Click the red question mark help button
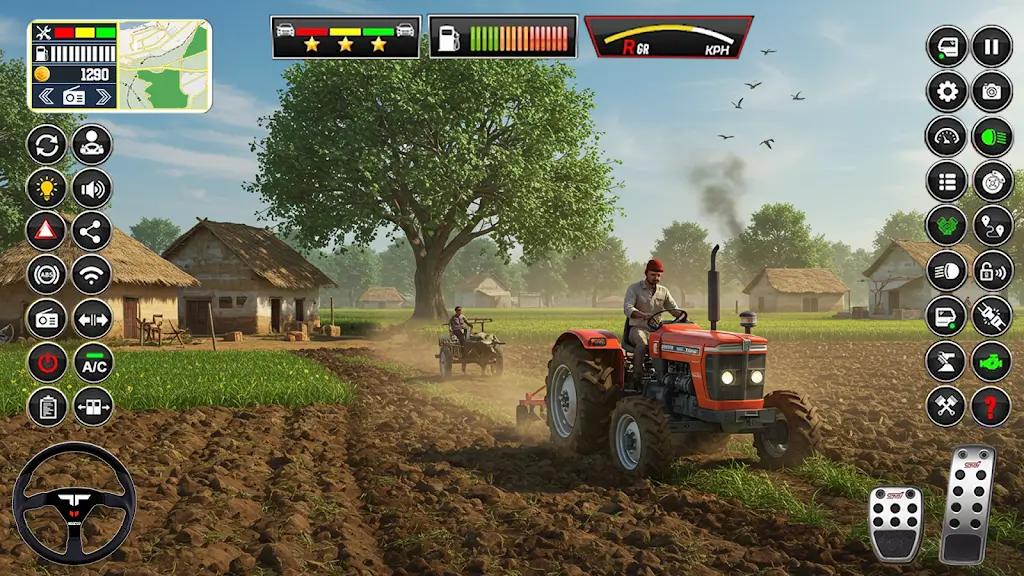1024x576 pixels. click(991, 406)
